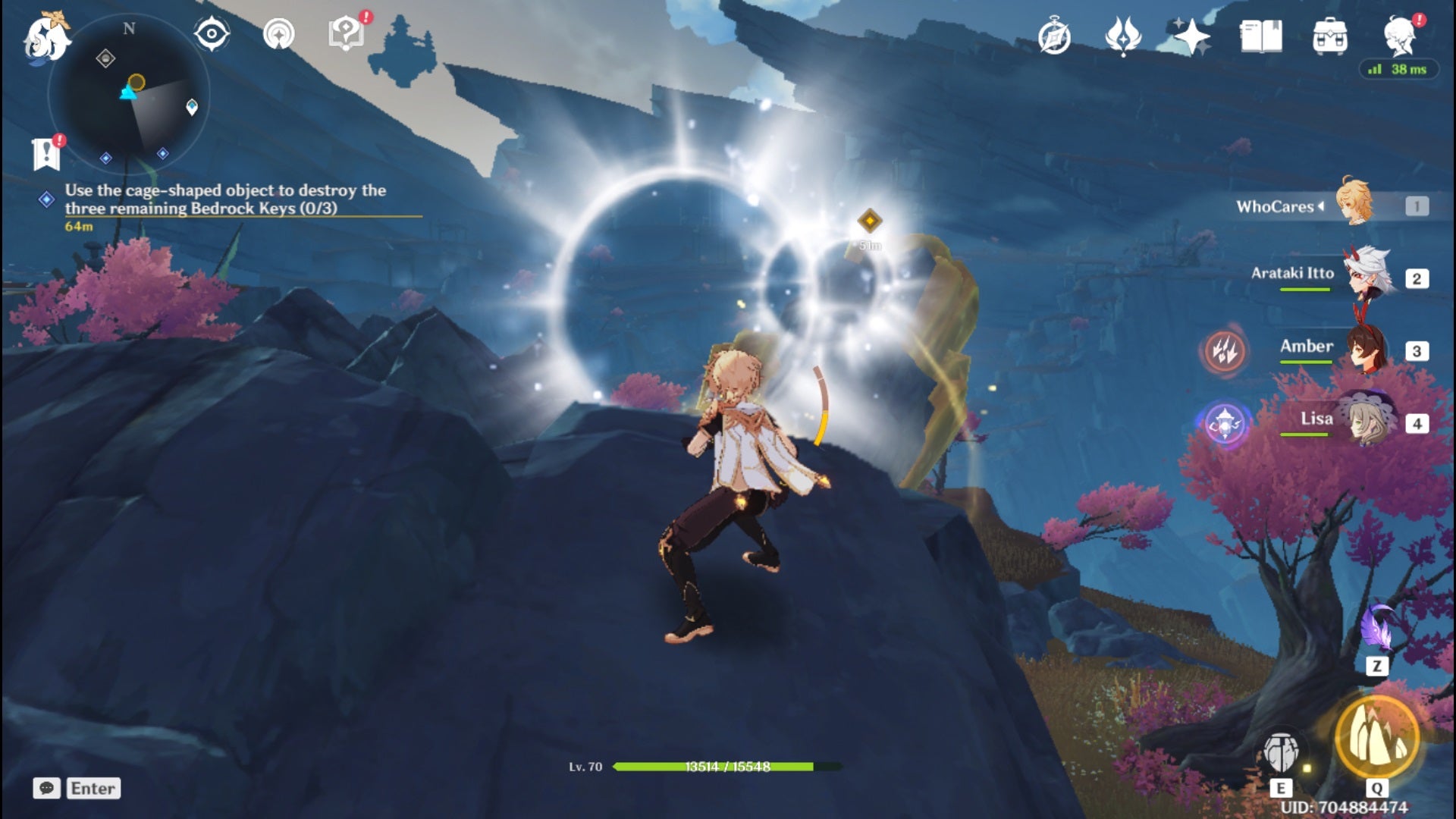This screenshot has height=819, width=1456.
Task: Open the four-pointed star wish icon
Action: point(1191,36)
